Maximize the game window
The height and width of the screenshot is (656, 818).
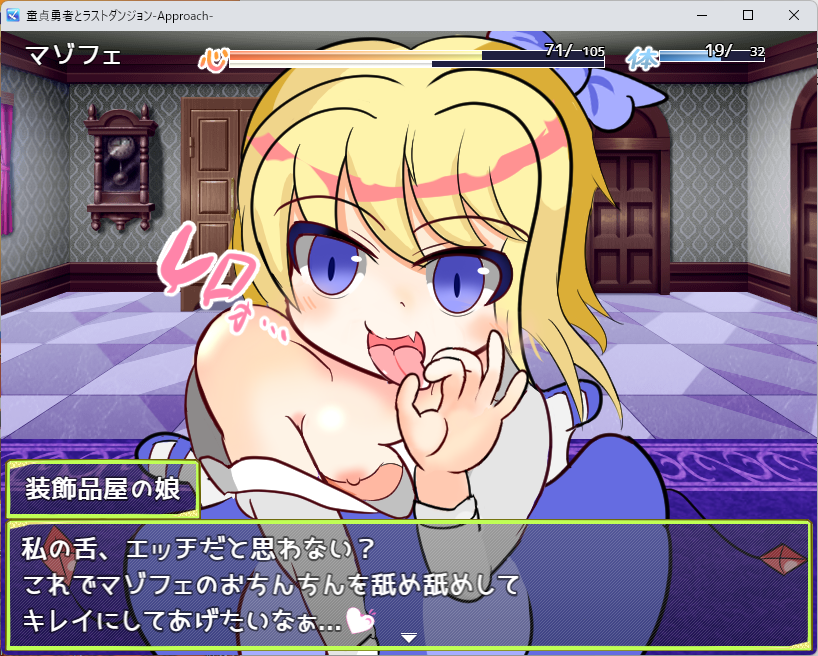click(748, 16)
